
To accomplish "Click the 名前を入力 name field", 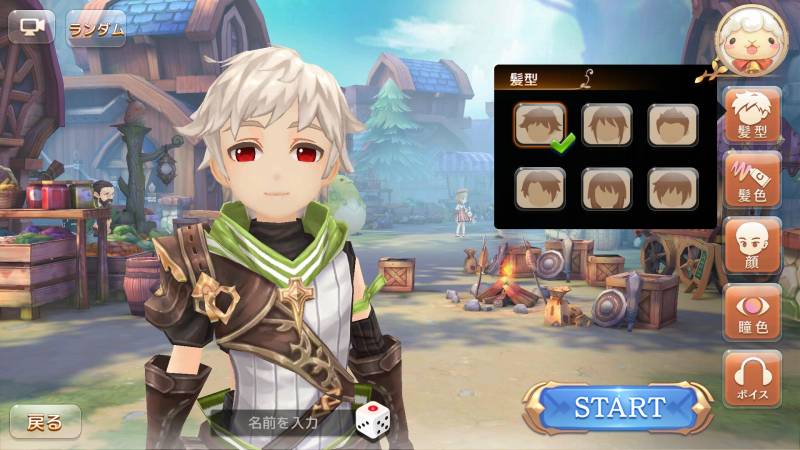I will pos(284,421).
